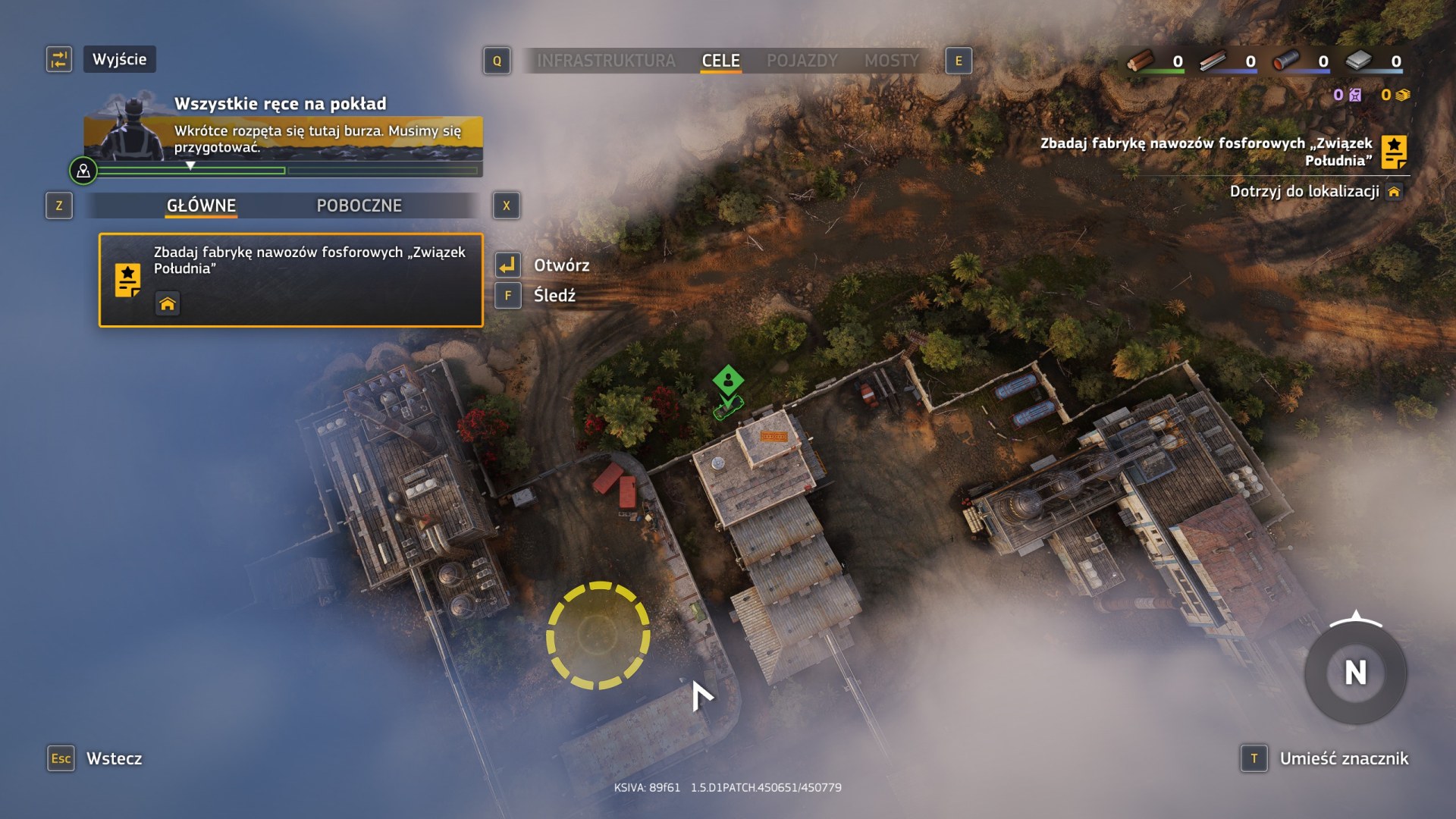Switch to the Główne objectives list
The image size is (1456, 819).
pos(201,206)
